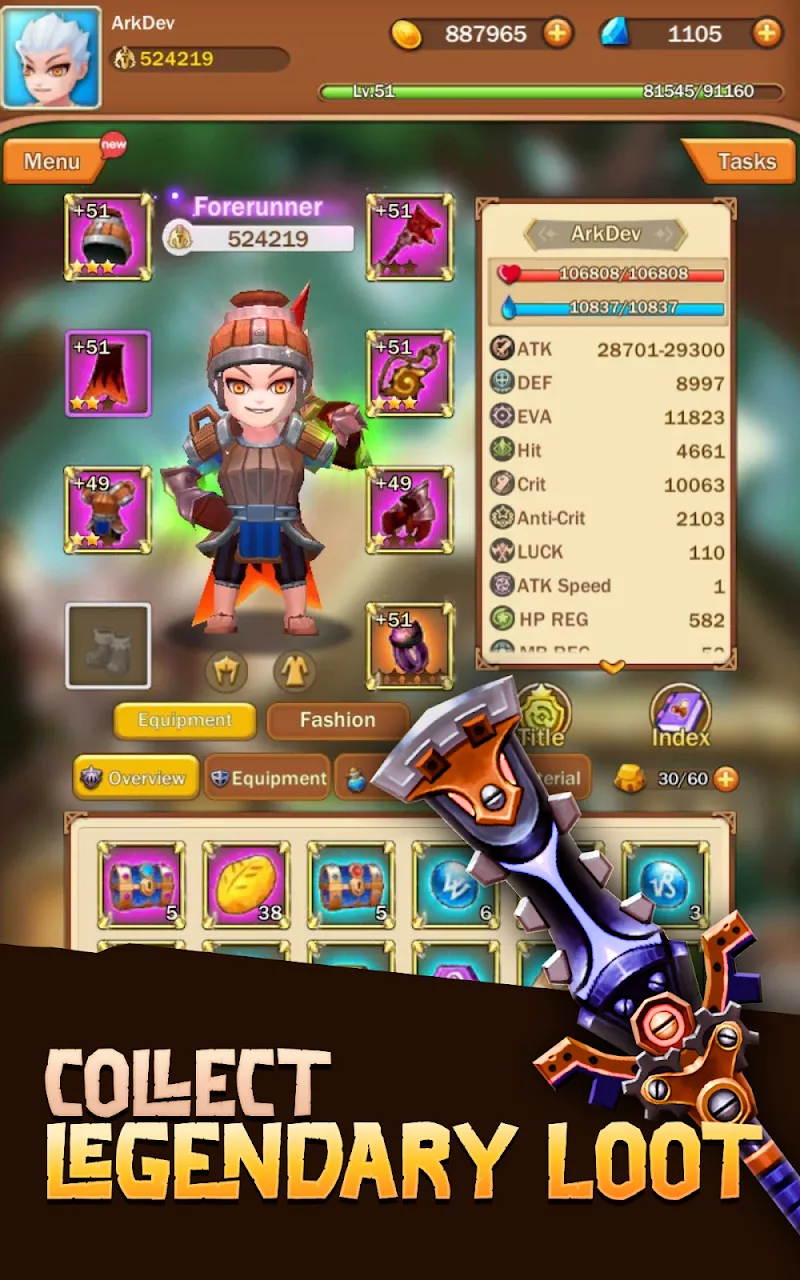Expand bag capacity with plus button

coord(725,779)
